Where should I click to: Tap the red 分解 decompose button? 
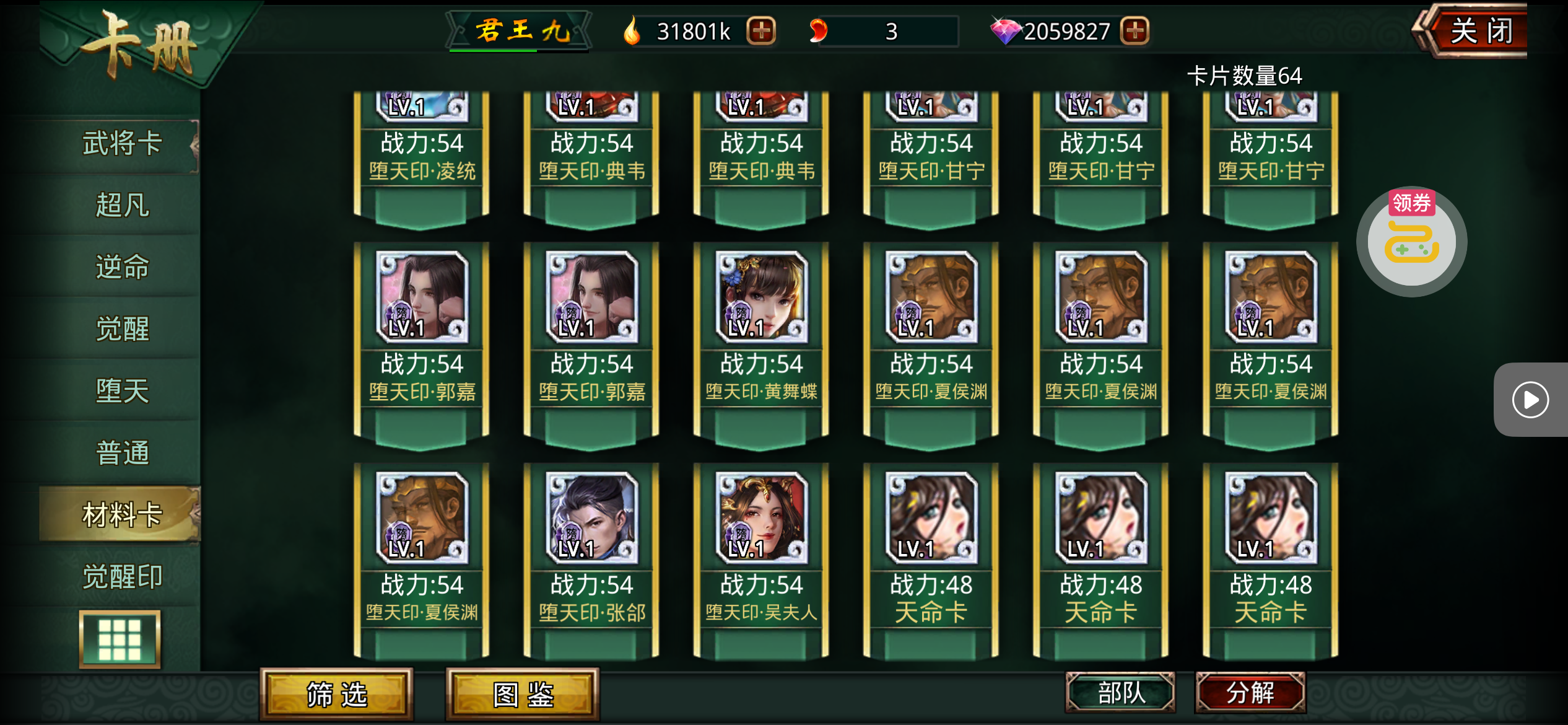tap(1250, 692)
